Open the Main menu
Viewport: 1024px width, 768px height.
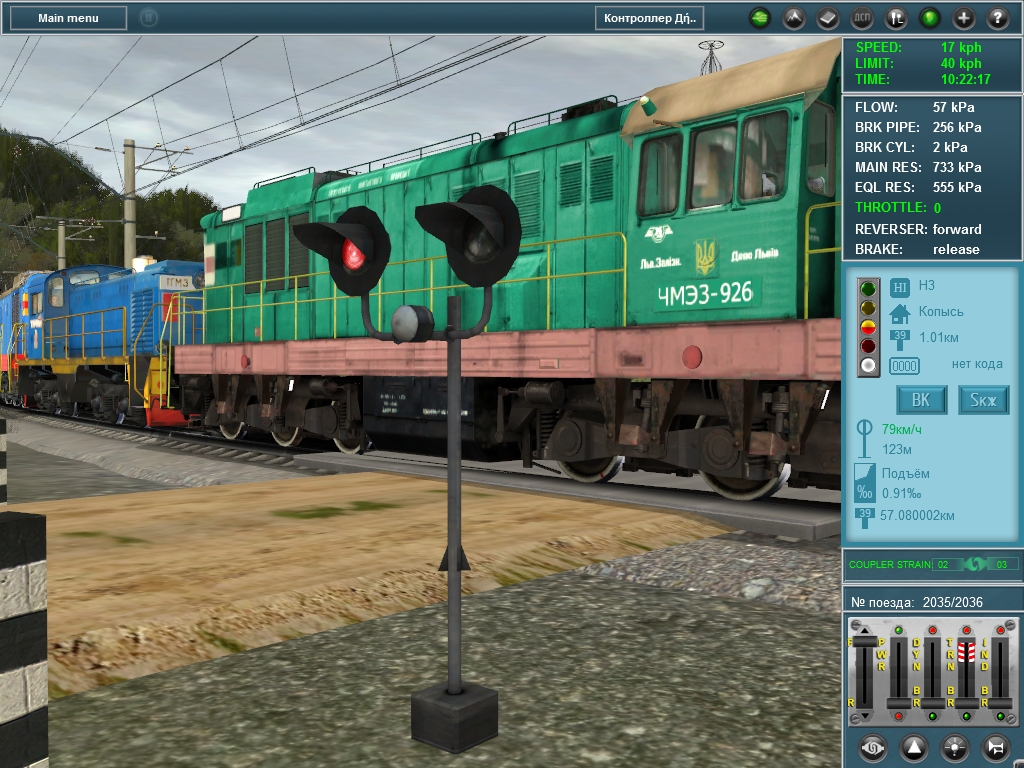pyautogui.click(x=68, y=18)
